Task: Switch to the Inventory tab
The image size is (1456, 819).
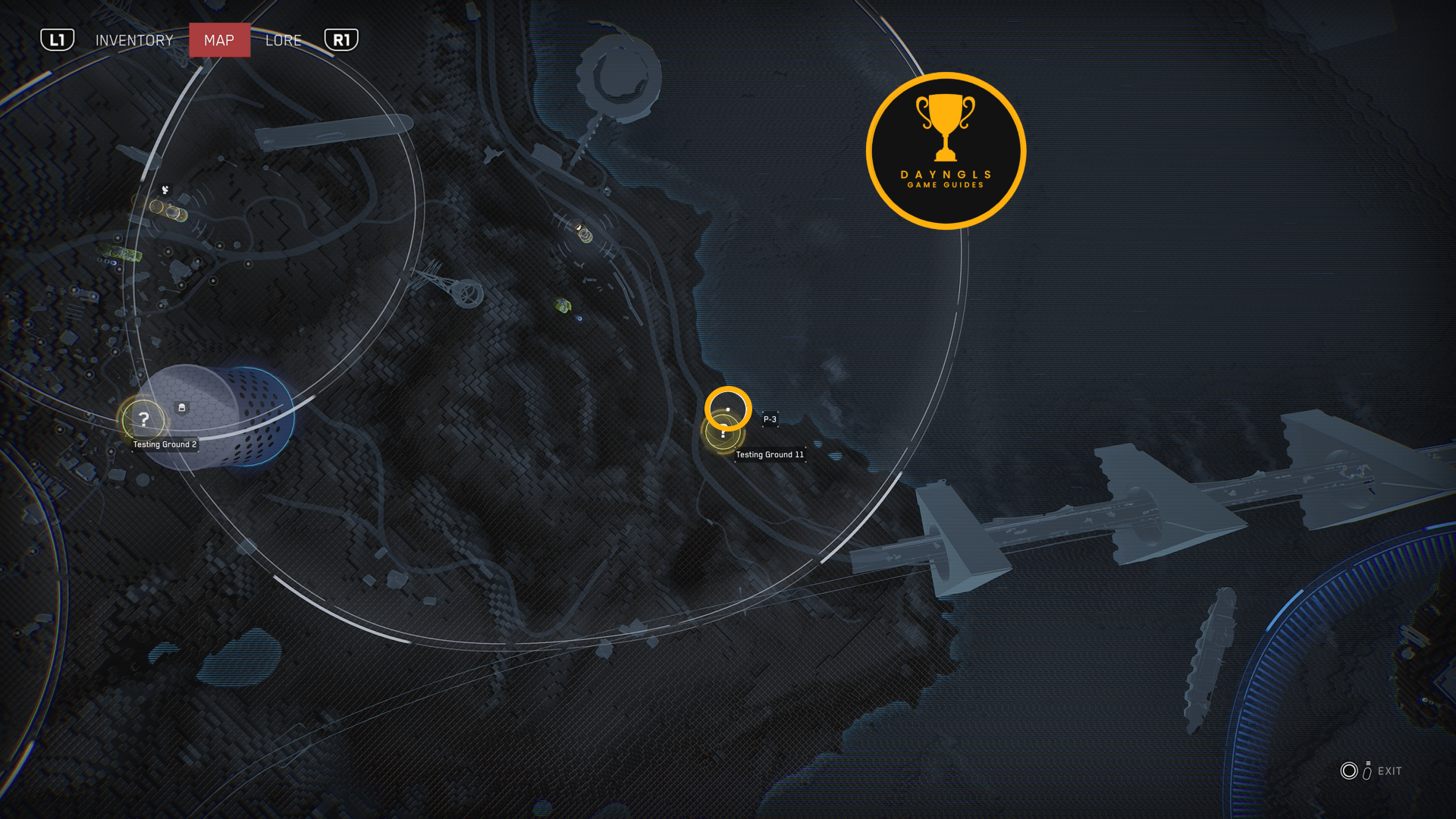Action: (134, 40)
